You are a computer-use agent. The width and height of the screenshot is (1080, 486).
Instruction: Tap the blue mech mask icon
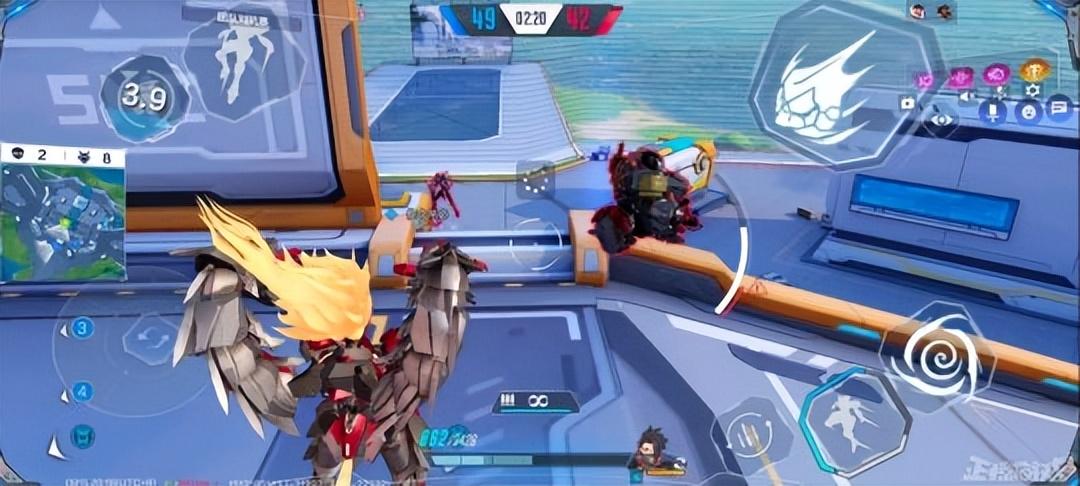click(82, 435)
